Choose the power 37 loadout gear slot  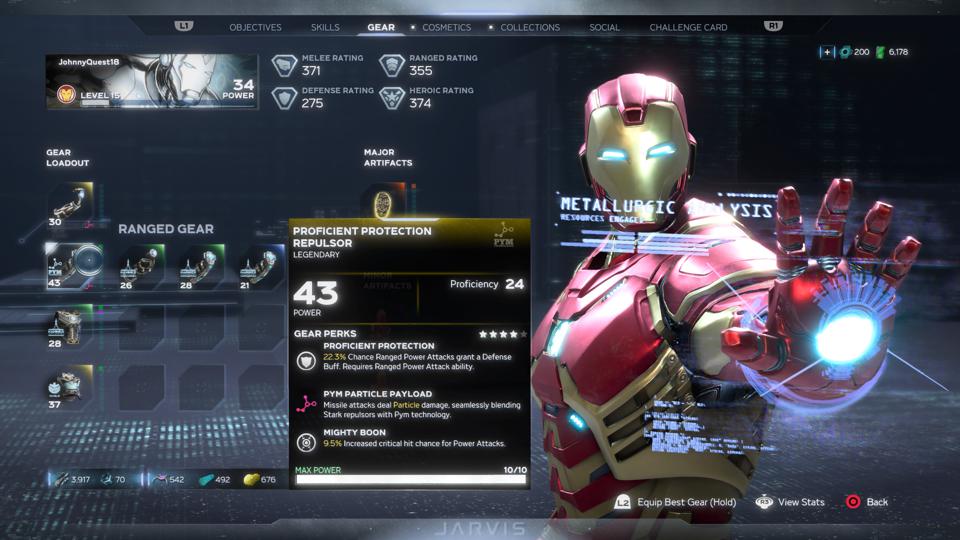coord(68,387)
